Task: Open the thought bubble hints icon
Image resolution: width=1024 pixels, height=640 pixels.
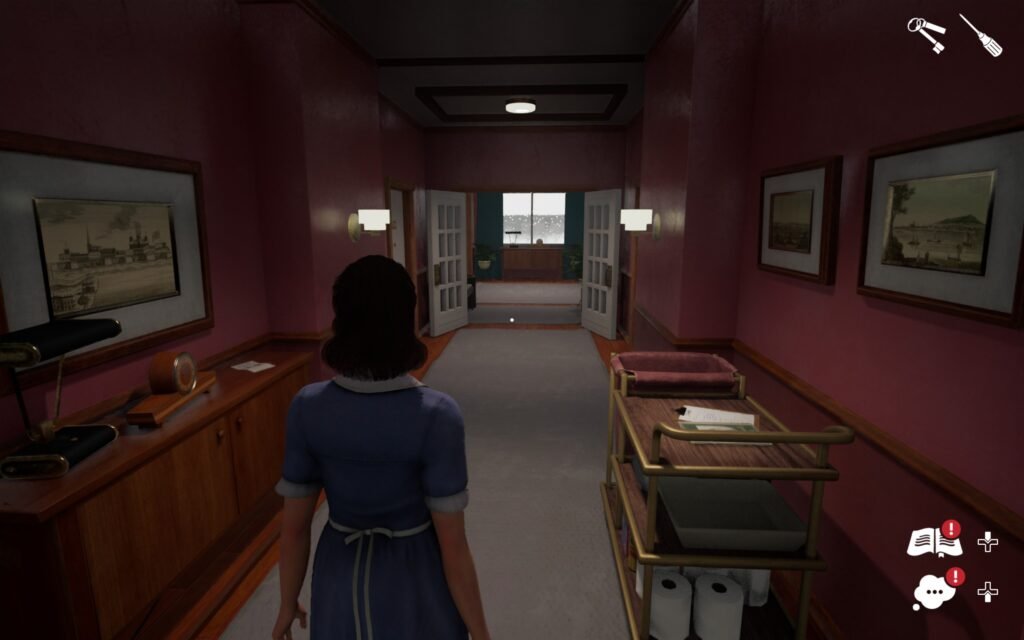Action: click(933, 591)
